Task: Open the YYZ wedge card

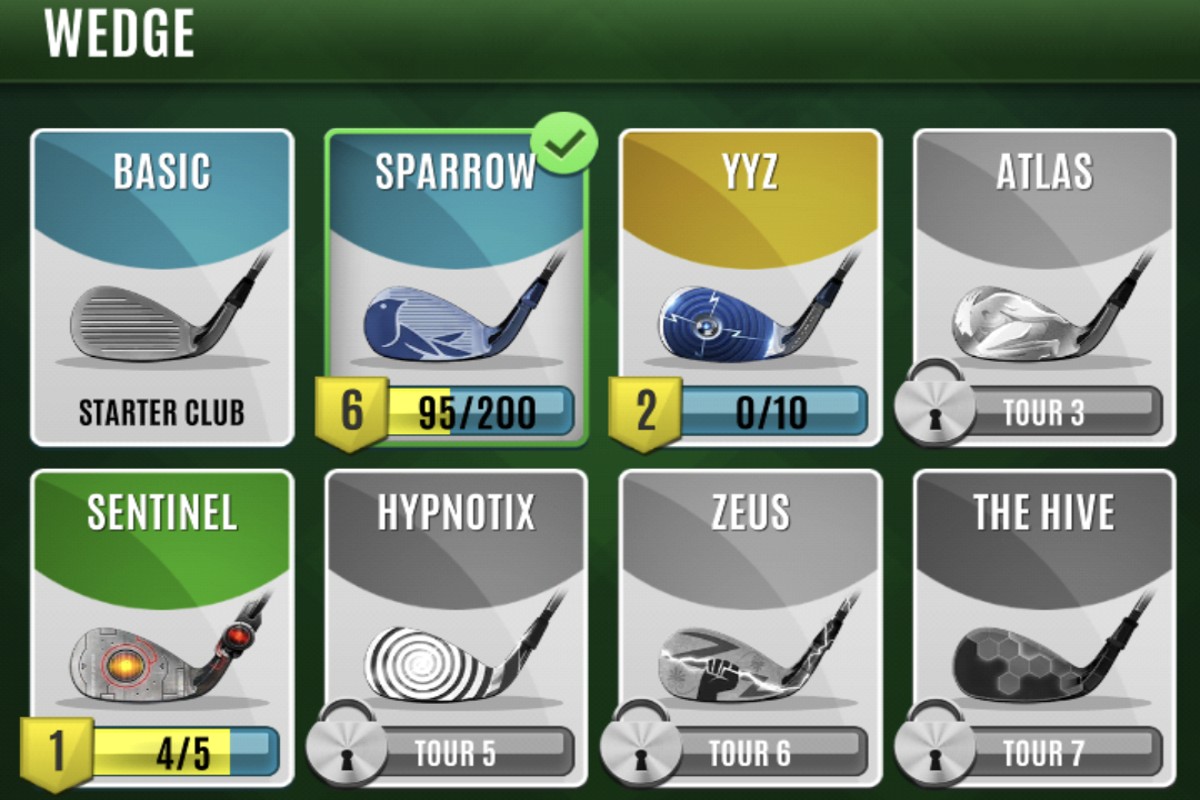Action: click(x=750, y=288)
